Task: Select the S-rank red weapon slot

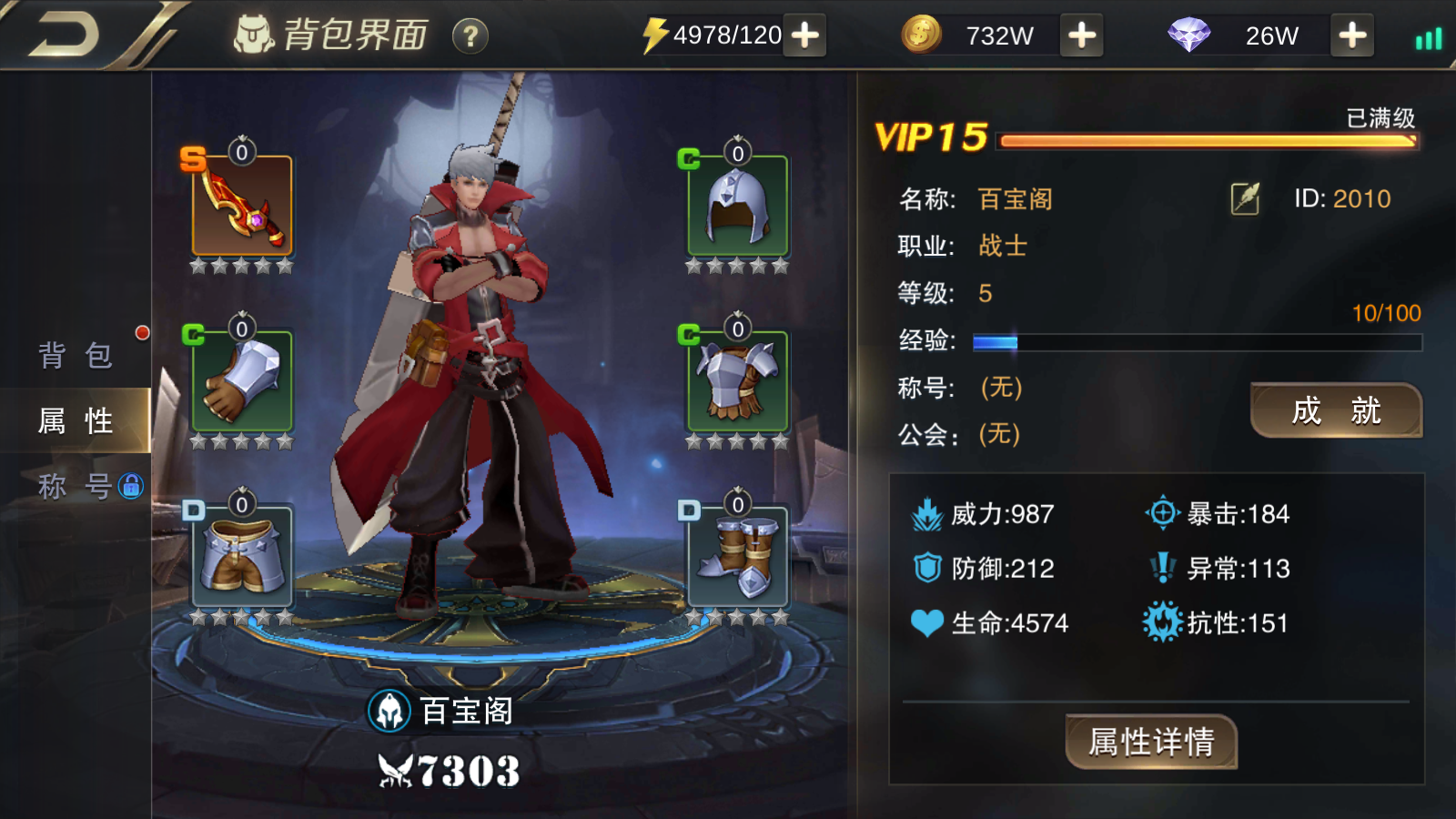Action: point(242,206)
